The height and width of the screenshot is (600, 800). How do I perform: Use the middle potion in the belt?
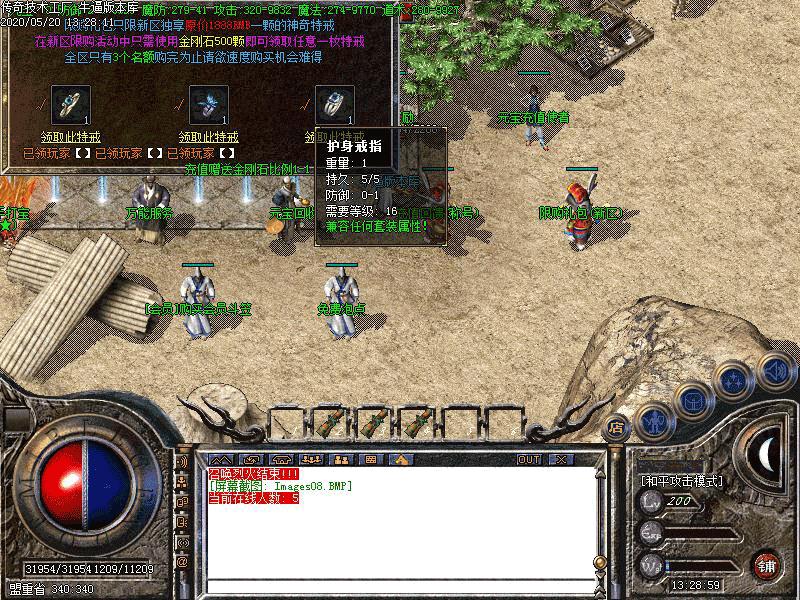(374, 420)
